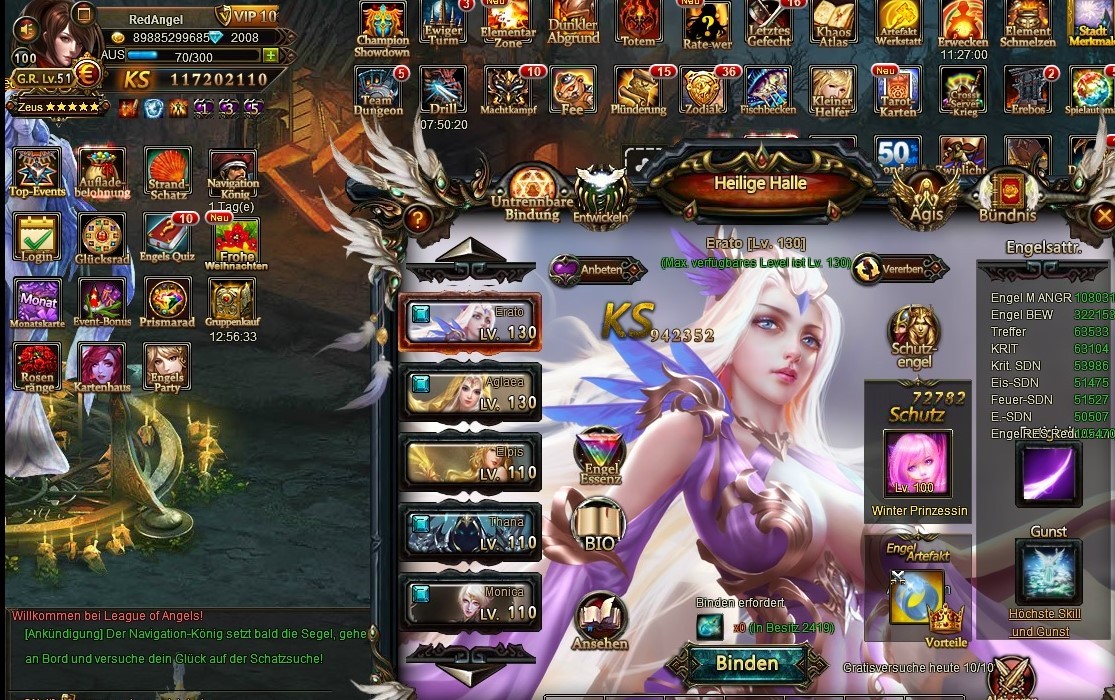The image size is (1115, 700).
Task: Click the Vererben button
Action: pos(899,269)
